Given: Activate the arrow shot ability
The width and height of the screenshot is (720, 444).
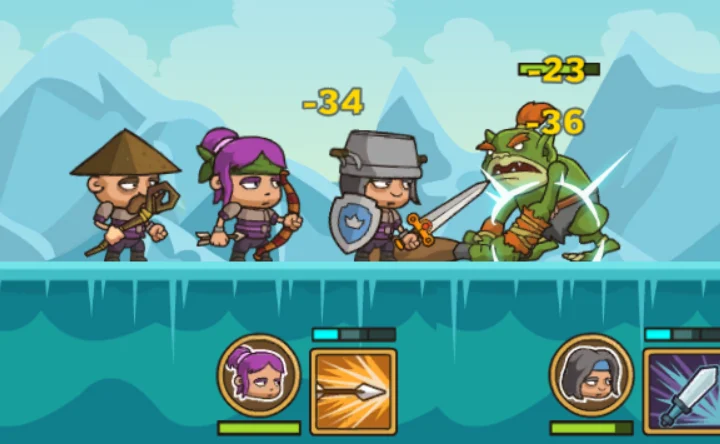Looking at the screenshot, I should point(353,390).
